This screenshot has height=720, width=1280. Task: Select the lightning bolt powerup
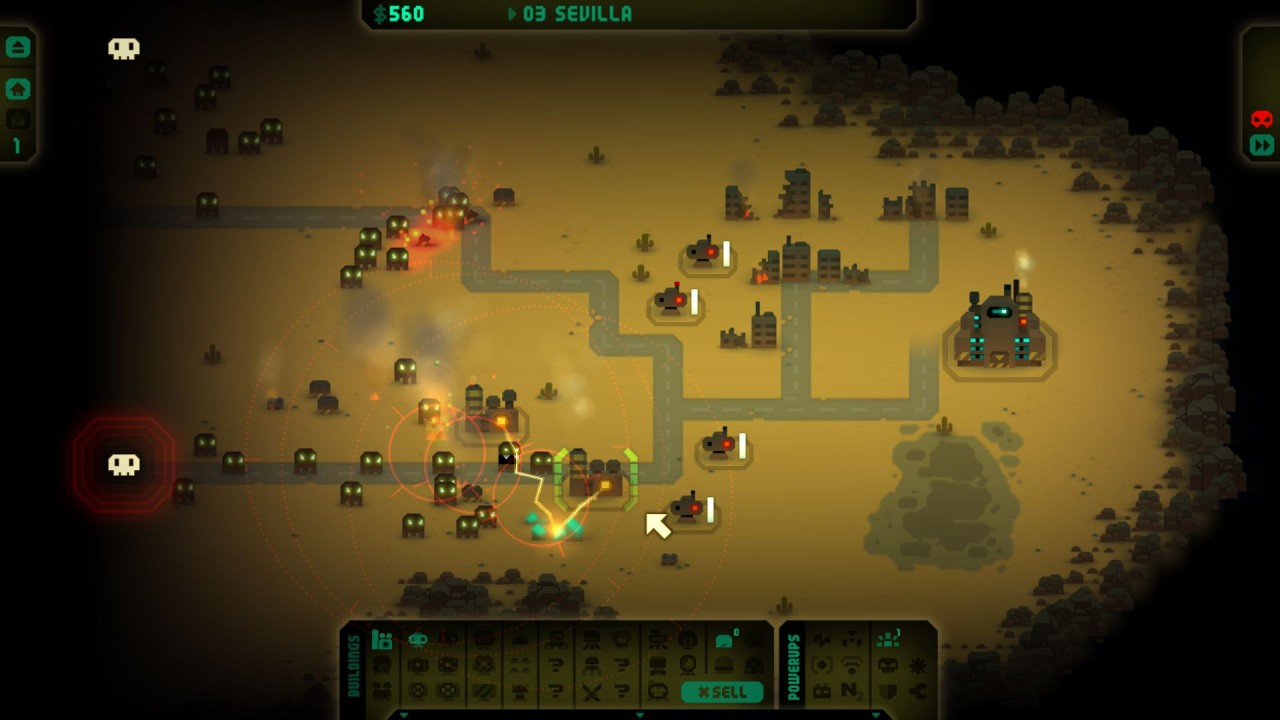pos(822,640)
